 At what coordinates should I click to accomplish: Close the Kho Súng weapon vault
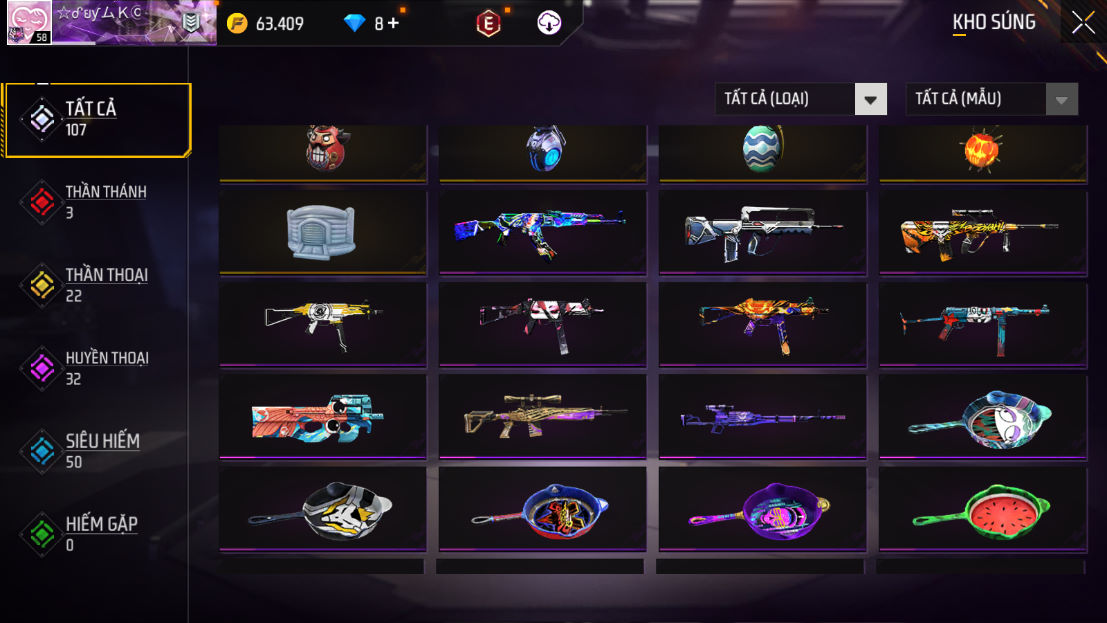pyautogui.click(x=1083, y=23)
